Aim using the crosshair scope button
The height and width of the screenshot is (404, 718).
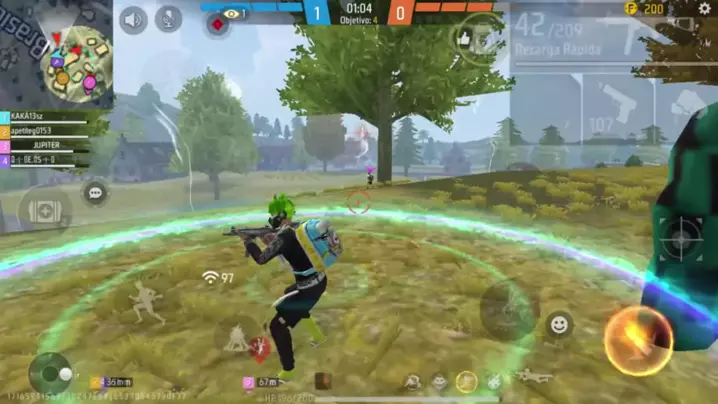(x=682, y=238)
